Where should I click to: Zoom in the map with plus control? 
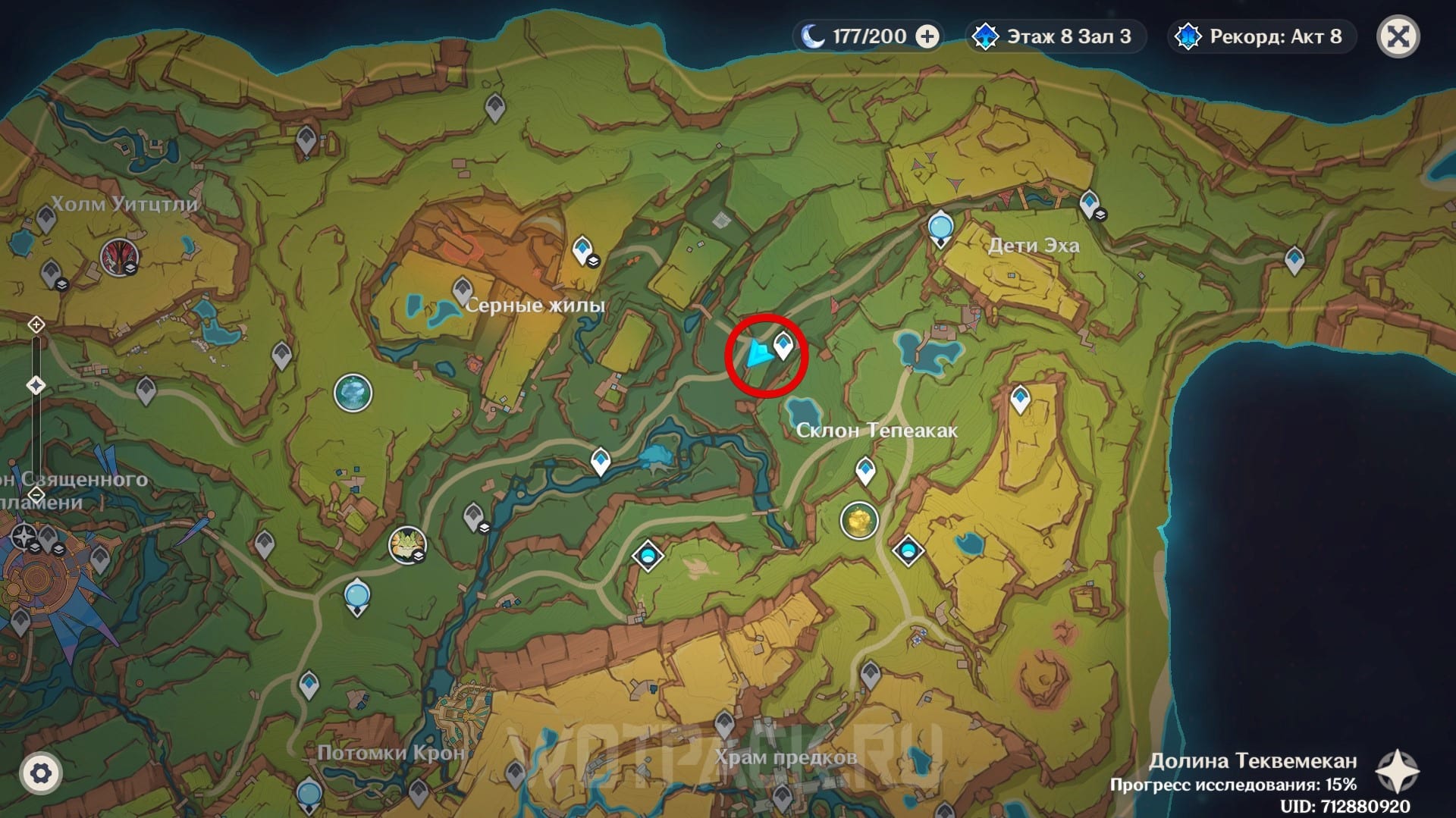(36, 325)
